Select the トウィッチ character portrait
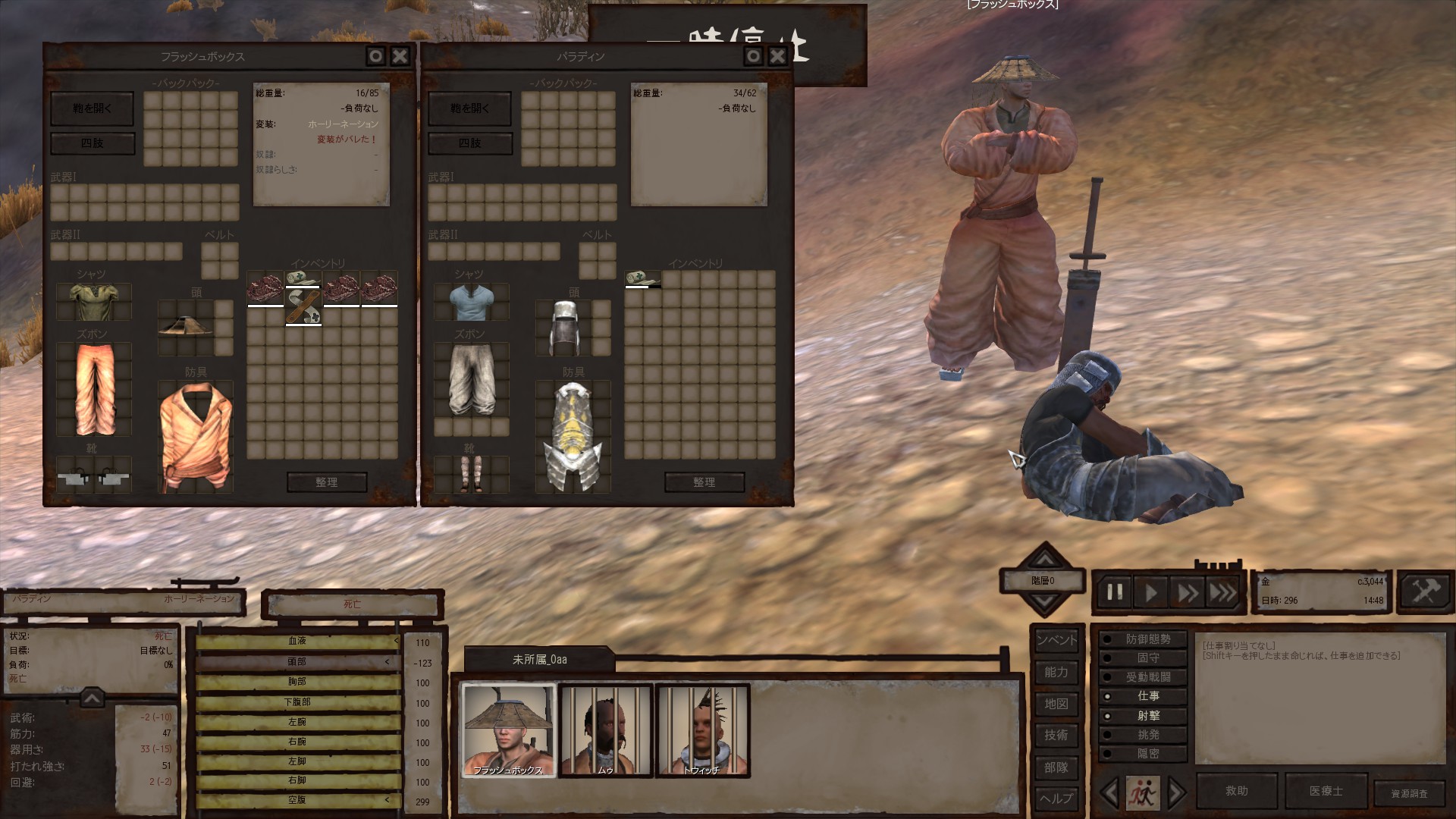This screenshot has height=819, width=1456. pos(702,730)
